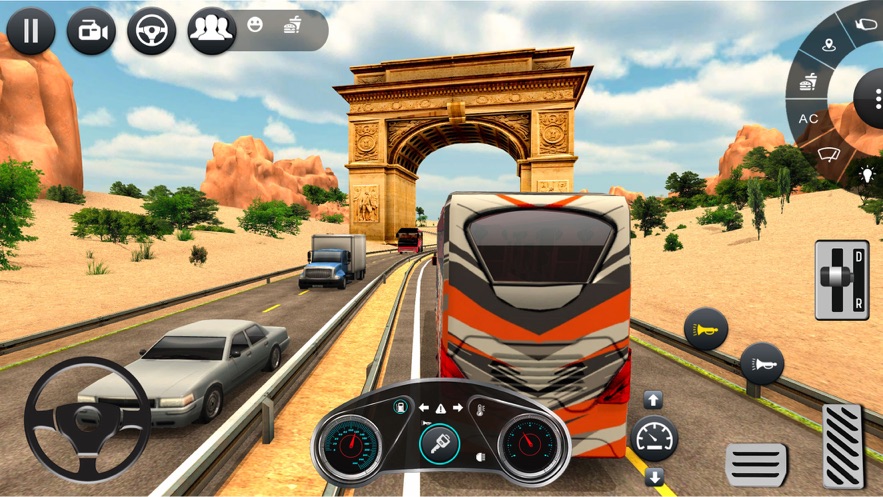Screen dimensions: 883x497
Task: Toggle the hazard warning triangle
Action: (441, 408)
